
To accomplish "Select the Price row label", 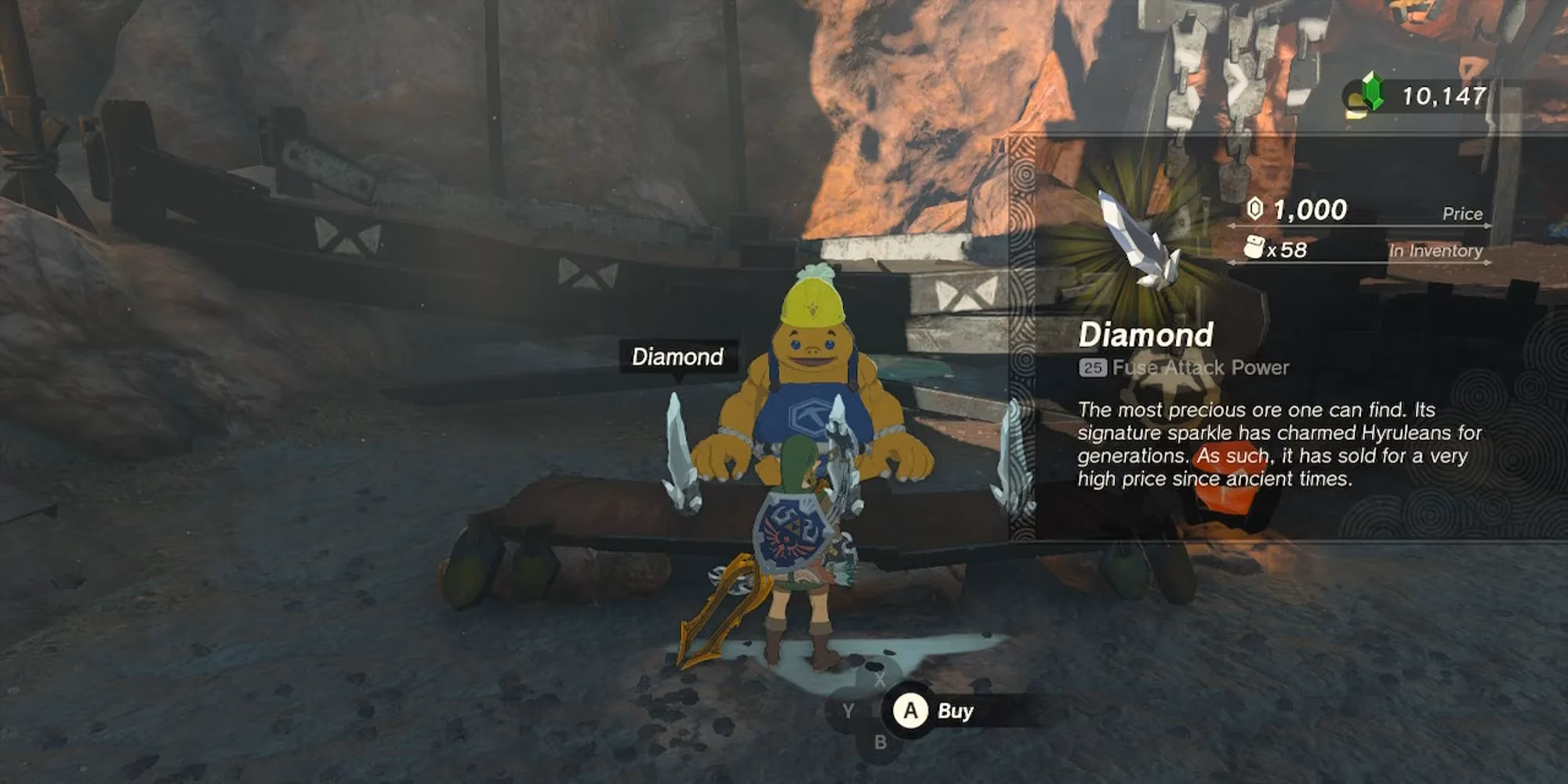I will pos(1463,213).
